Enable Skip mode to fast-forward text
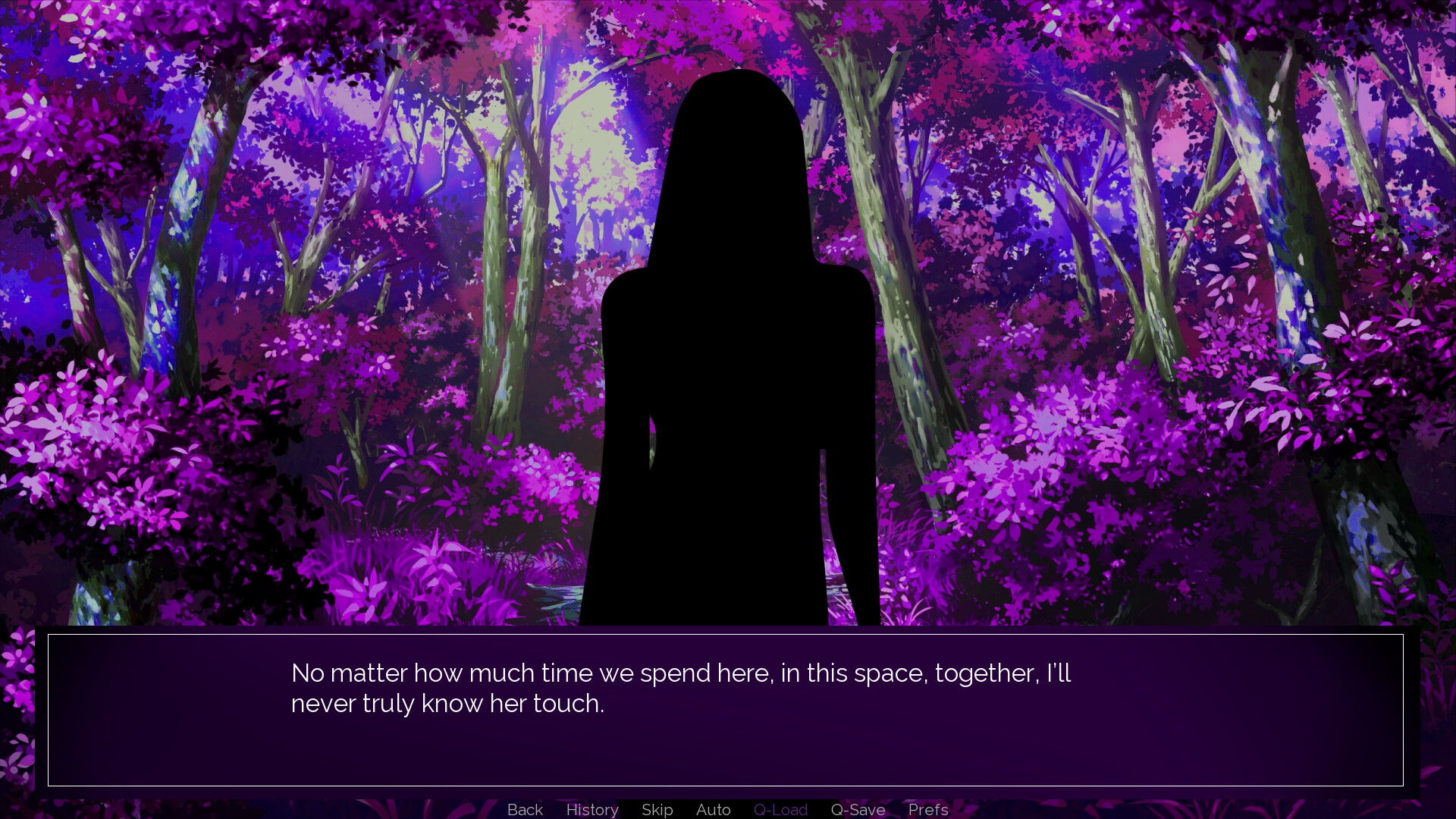 point(657,809)
